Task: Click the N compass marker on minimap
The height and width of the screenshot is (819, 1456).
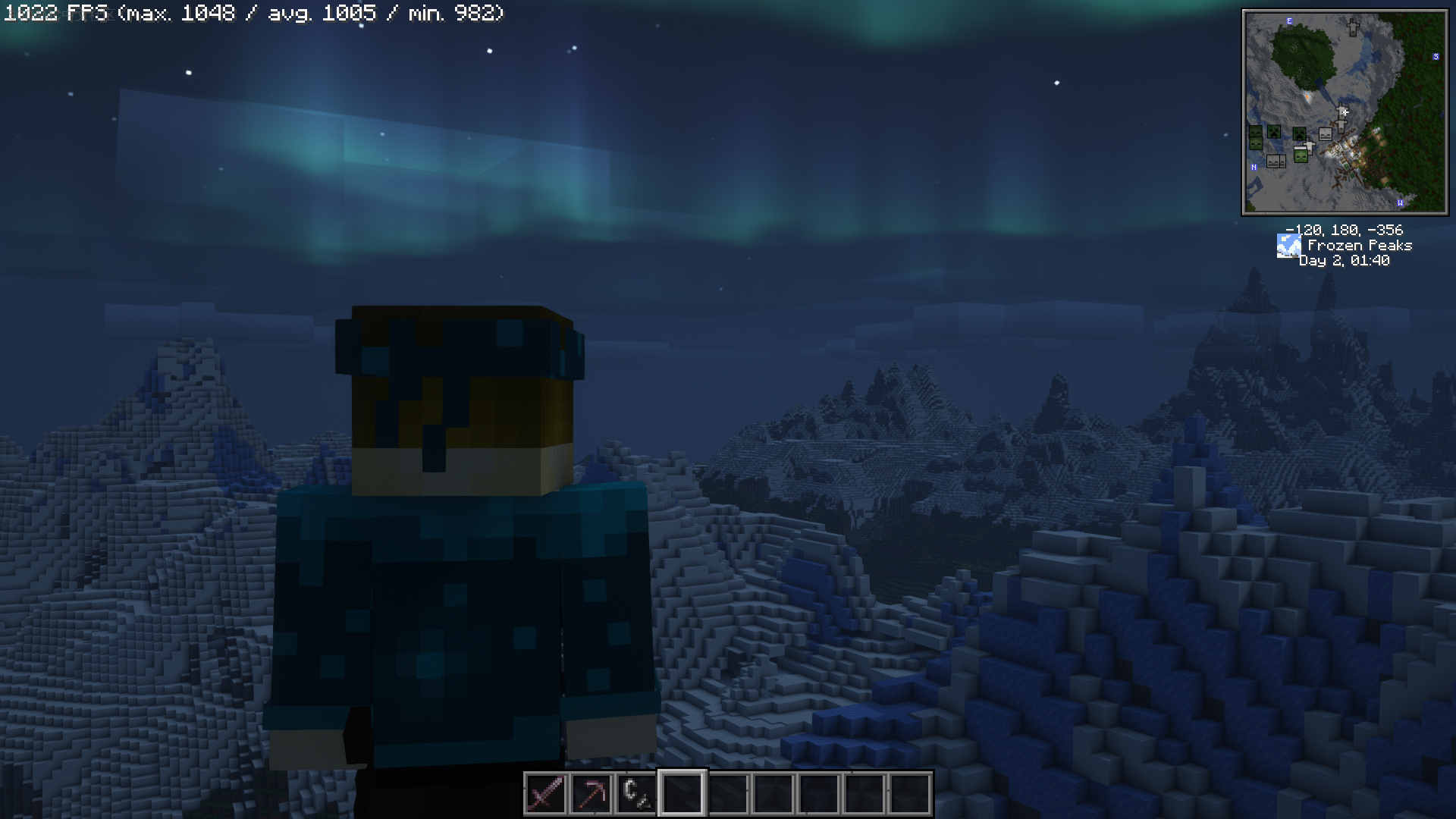Action: [x=1254, y=167]
